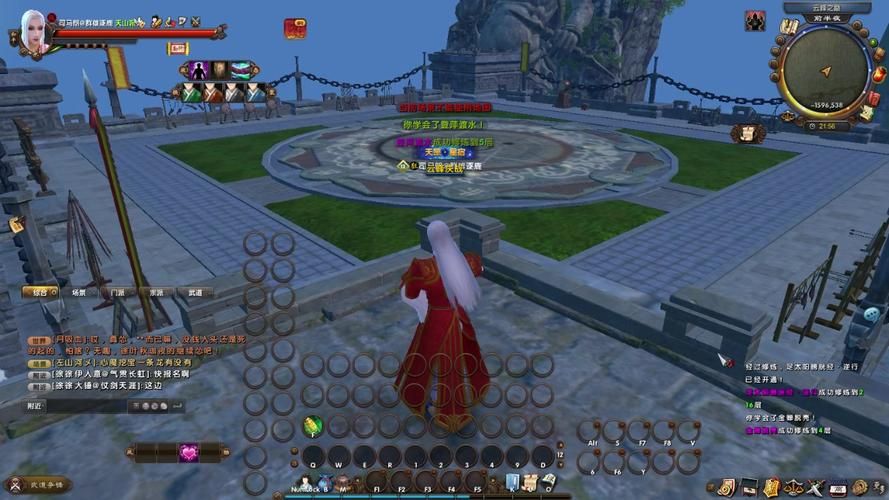
Task: Switch to the 亲派 chat tab
Action: coord(156,293)
